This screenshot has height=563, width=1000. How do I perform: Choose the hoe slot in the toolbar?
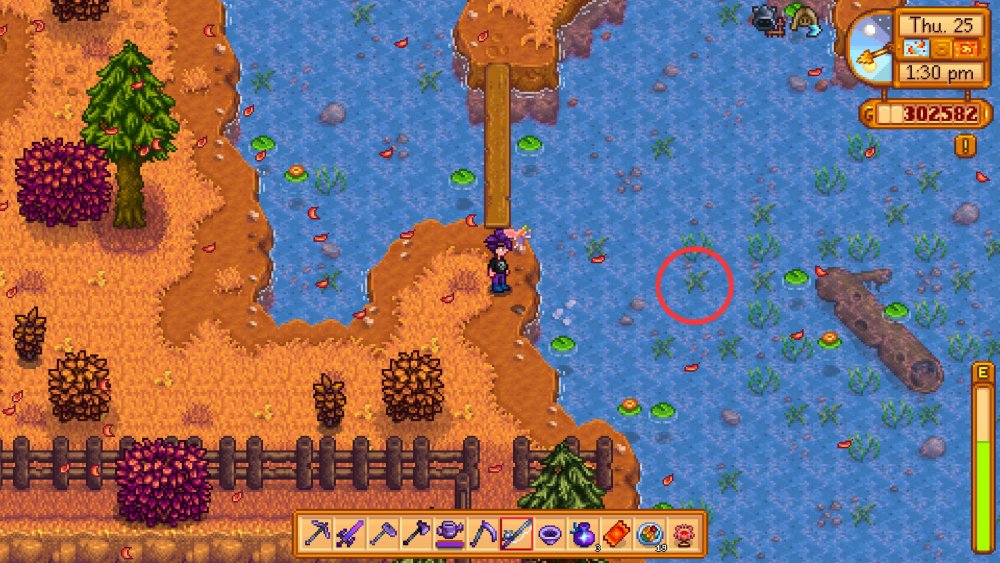pyautogui.click(x=383, y=533)
